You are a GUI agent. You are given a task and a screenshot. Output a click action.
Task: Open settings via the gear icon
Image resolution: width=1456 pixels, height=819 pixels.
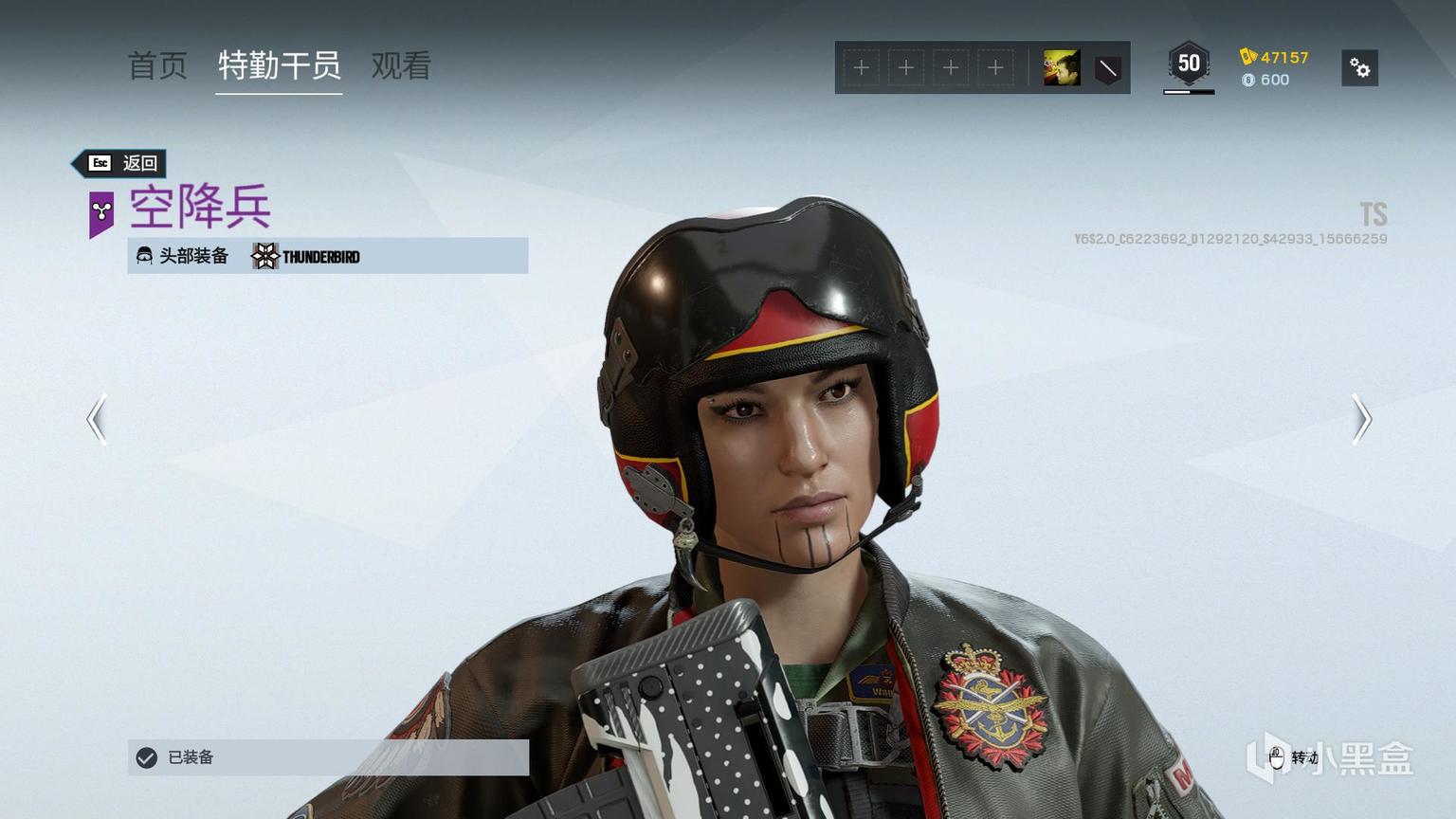[x=1359, y=68]
